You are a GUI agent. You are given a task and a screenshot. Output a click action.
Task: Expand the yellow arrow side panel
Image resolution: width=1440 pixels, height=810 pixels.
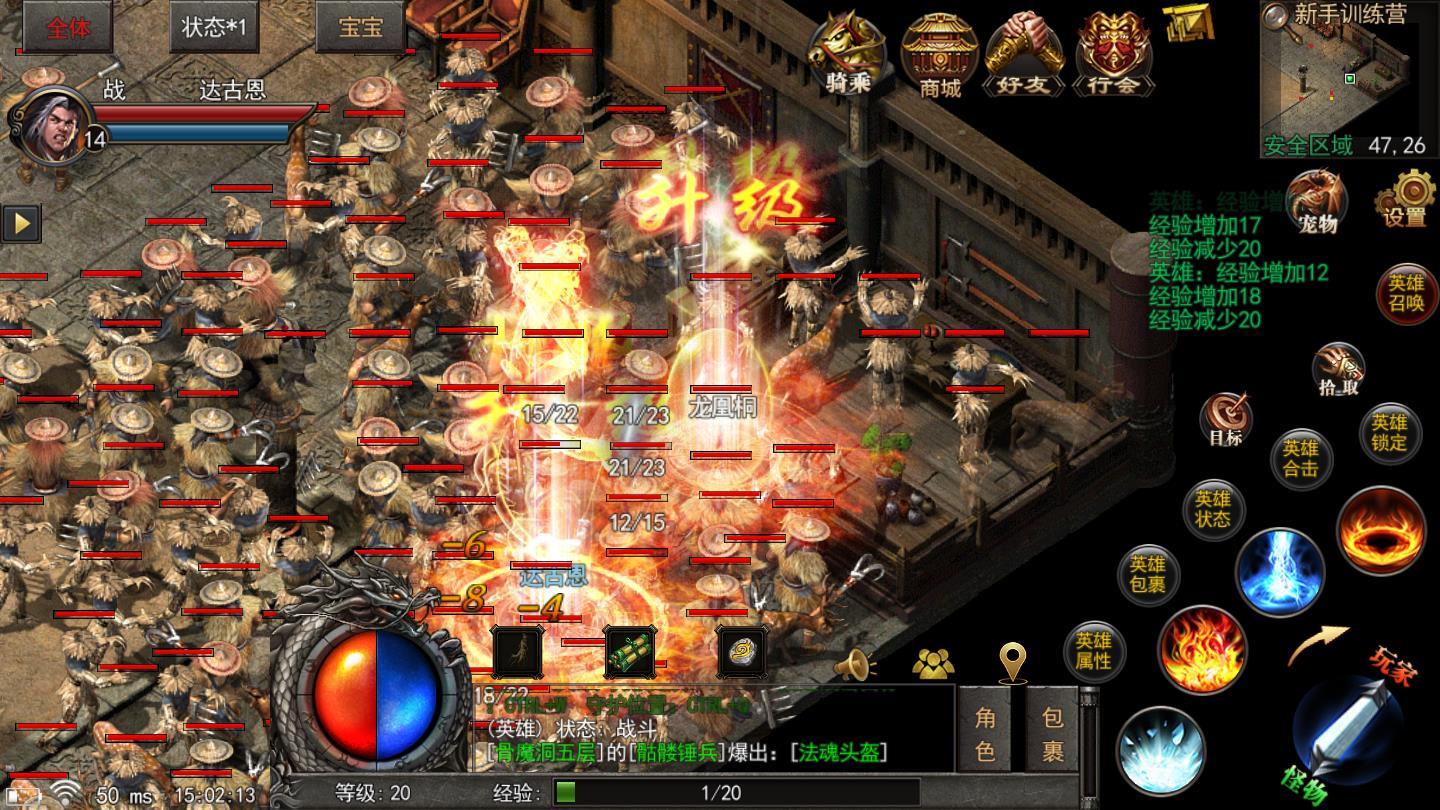21,222
